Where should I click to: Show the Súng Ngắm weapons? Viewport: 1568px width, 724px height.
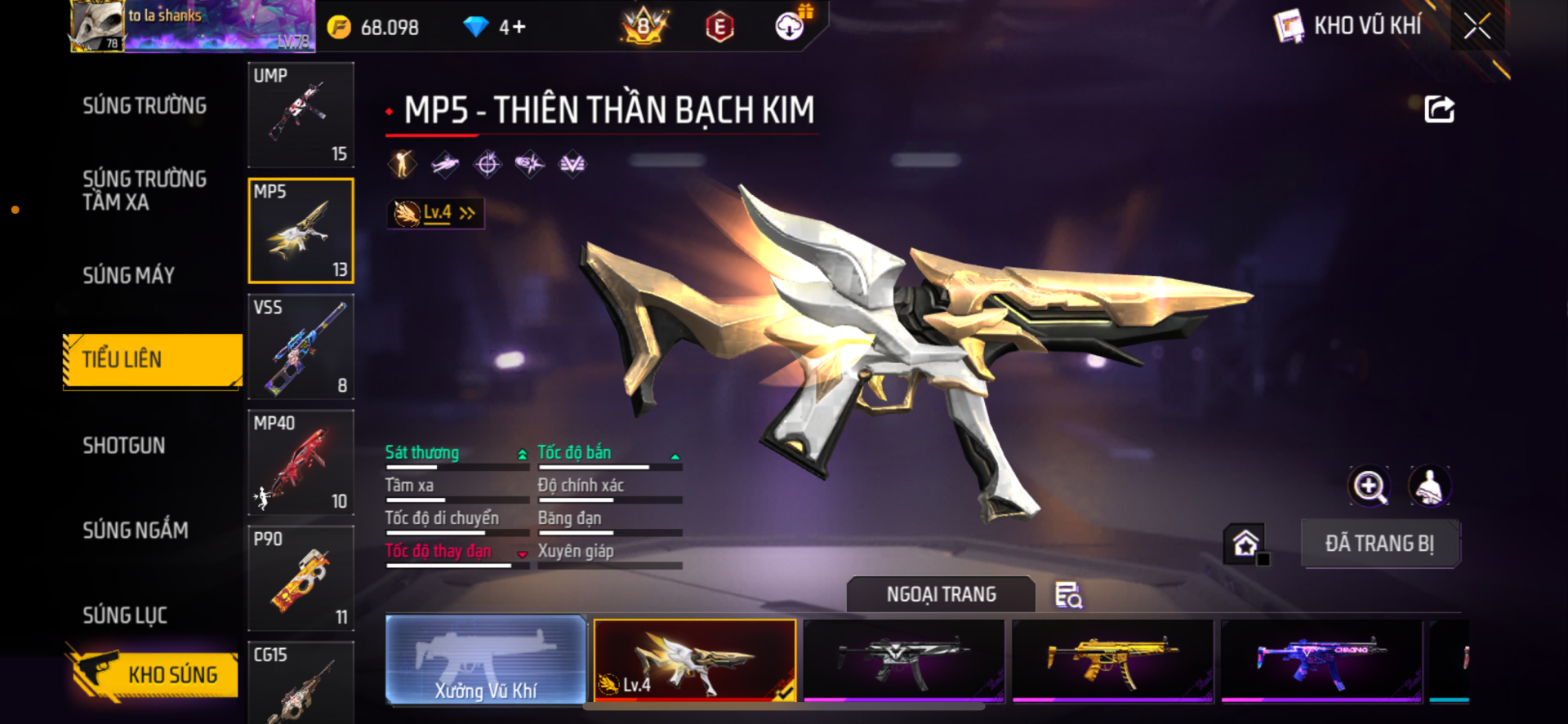click(136, 531)
